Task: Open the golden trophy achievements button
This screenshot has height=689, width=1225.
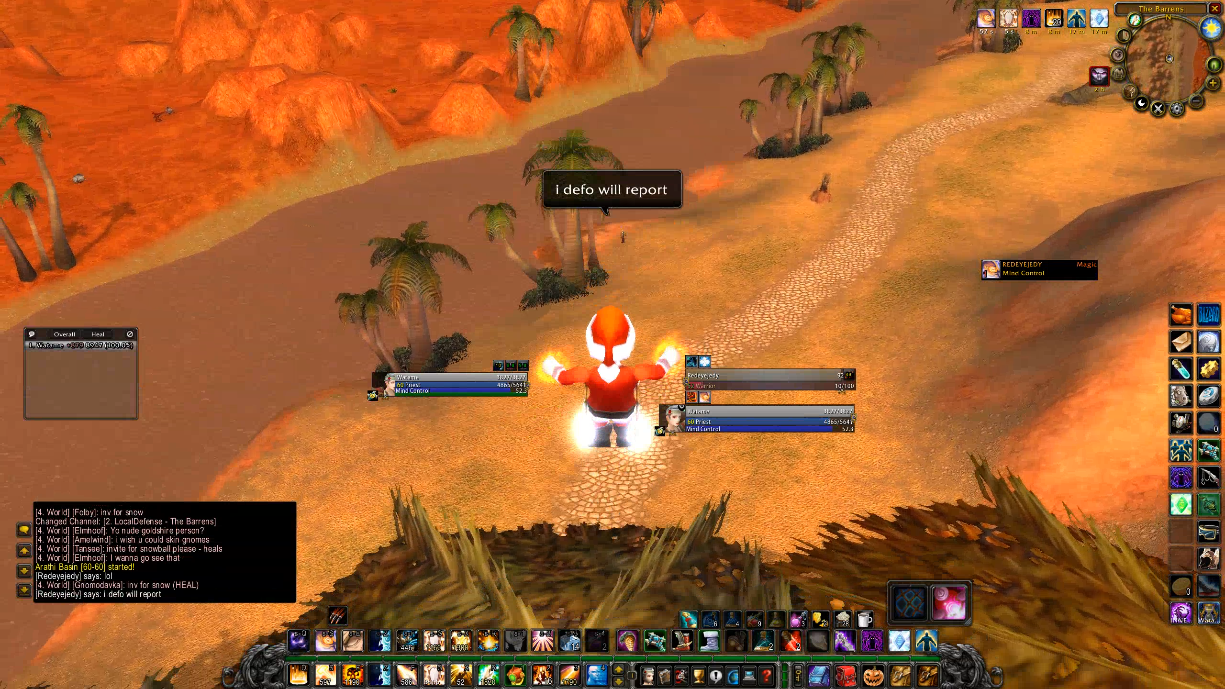Action: pos(698,676)
